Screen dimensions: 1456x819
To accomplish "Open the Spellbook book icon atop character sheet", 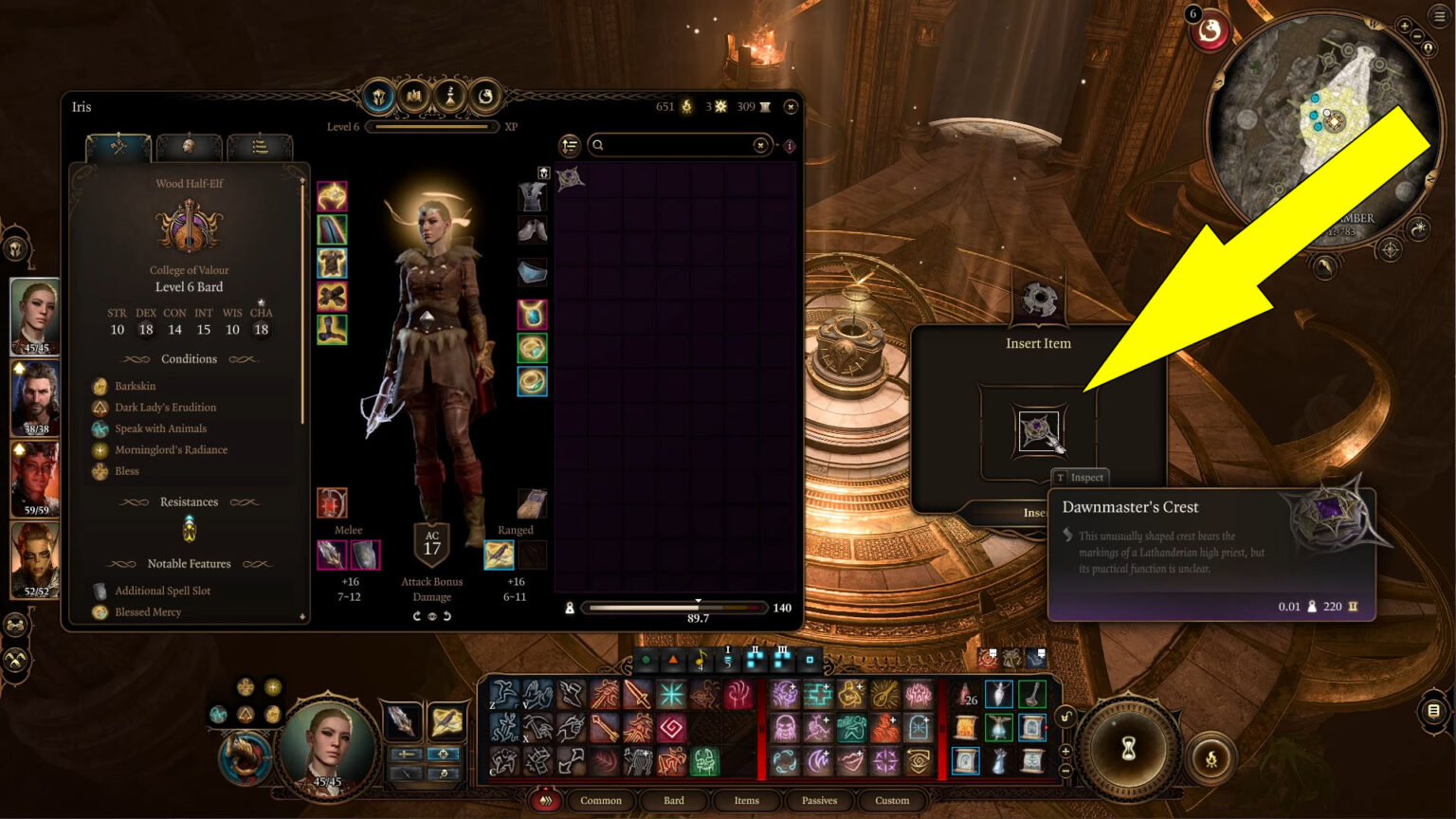I will click(414, 98).
